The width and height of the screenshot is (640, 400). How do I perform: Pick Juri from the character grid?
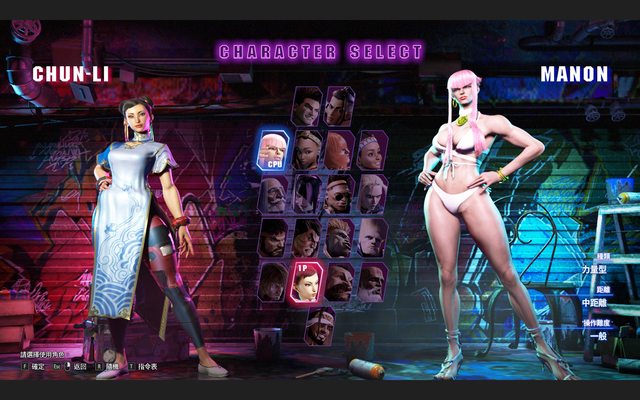pos(307,193)
